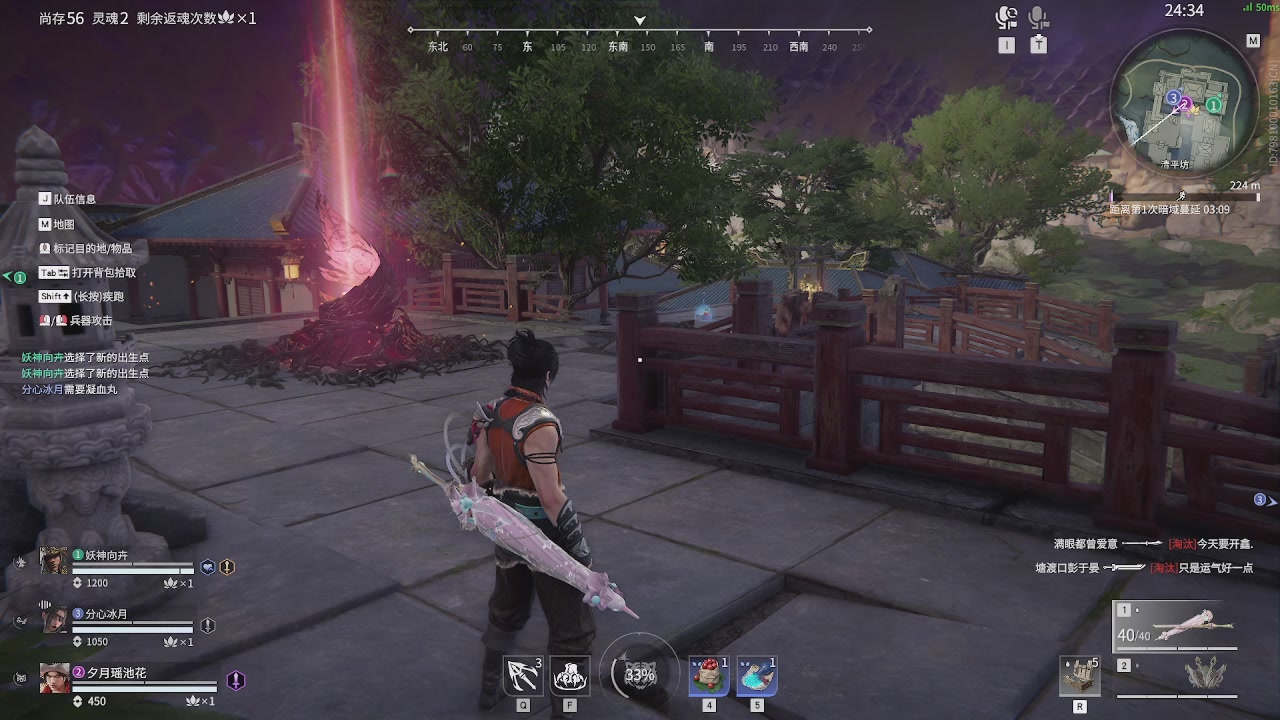Use the red berry bag consumable
The width and height of the screenshot is (1280, 720).
coord(709,676)
